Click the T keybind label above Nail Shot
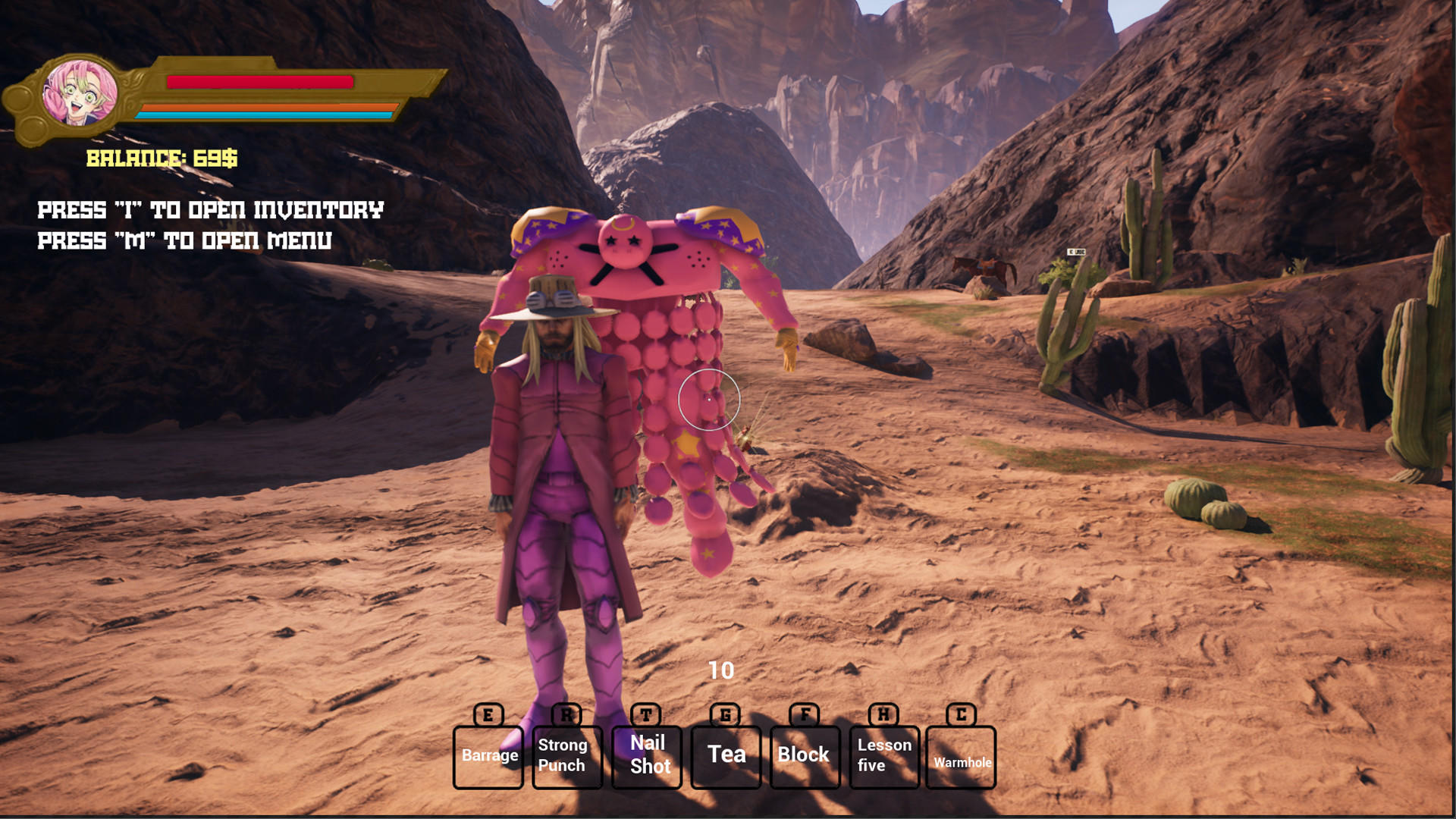1456x819 pixels. tap(646, 715)
